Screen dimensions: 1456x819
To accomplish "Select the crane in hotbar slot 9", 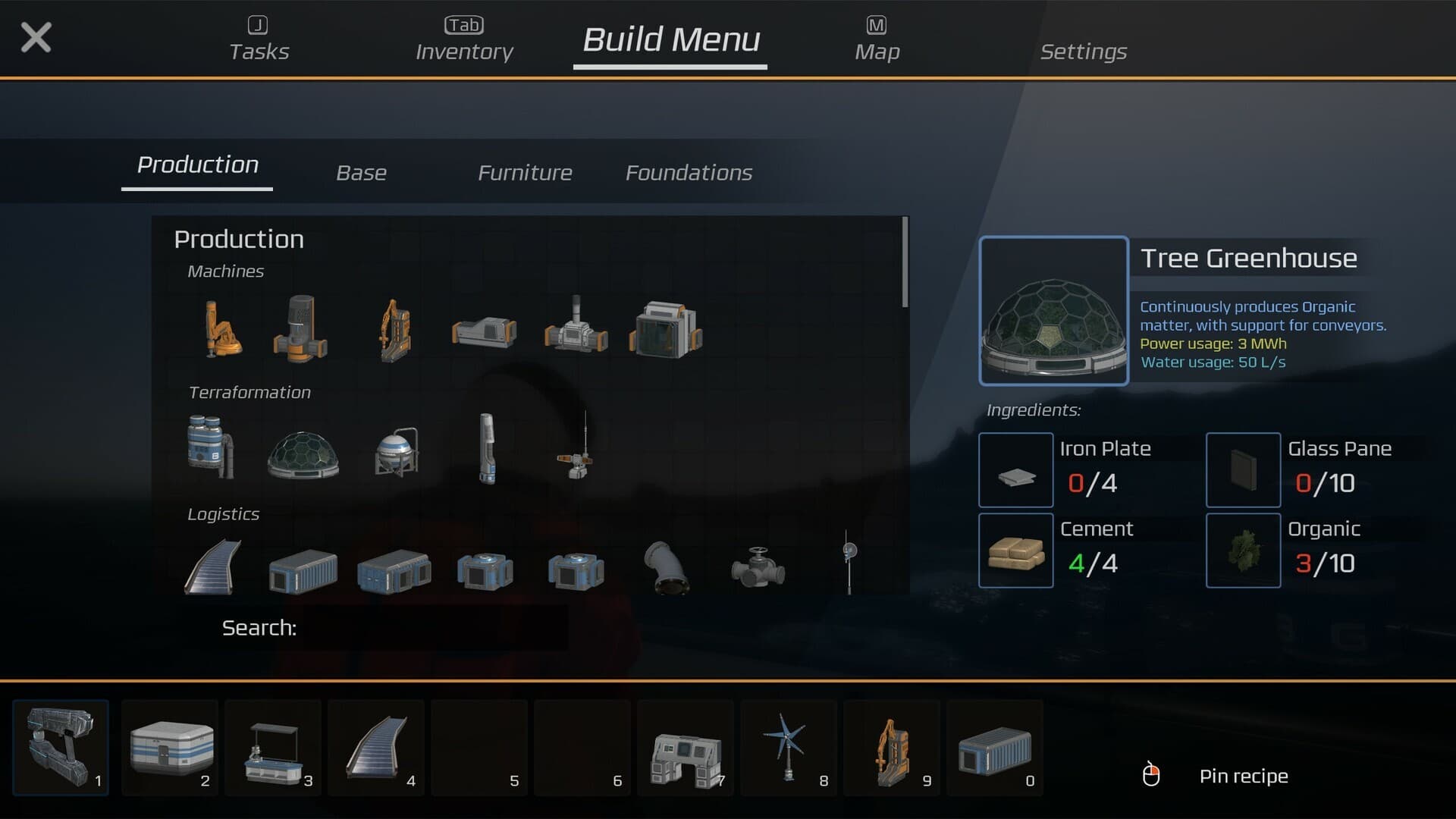I will coord(891,748).
